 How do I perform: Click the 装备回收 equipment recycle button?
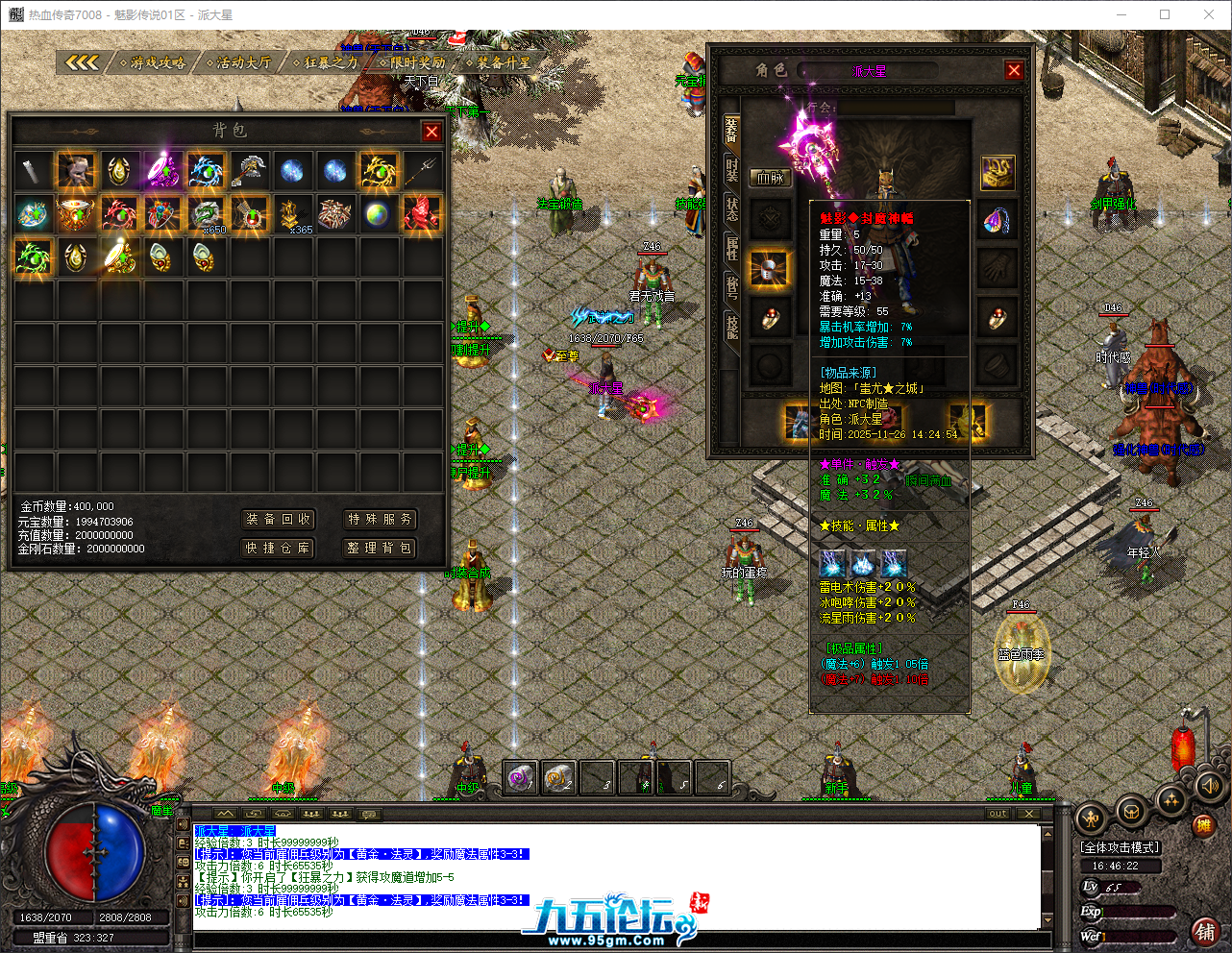(x=277, y=520)
